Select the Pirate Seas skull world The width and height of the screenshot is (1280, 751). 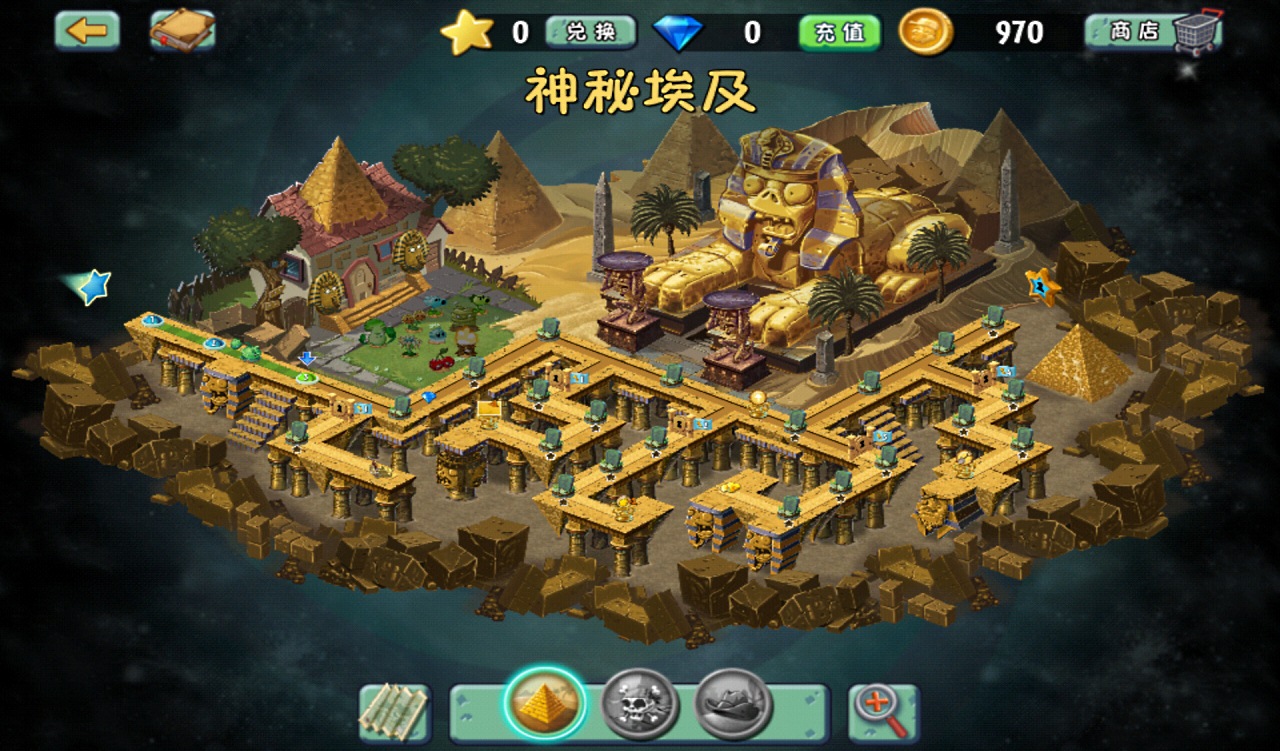[640, 705]
